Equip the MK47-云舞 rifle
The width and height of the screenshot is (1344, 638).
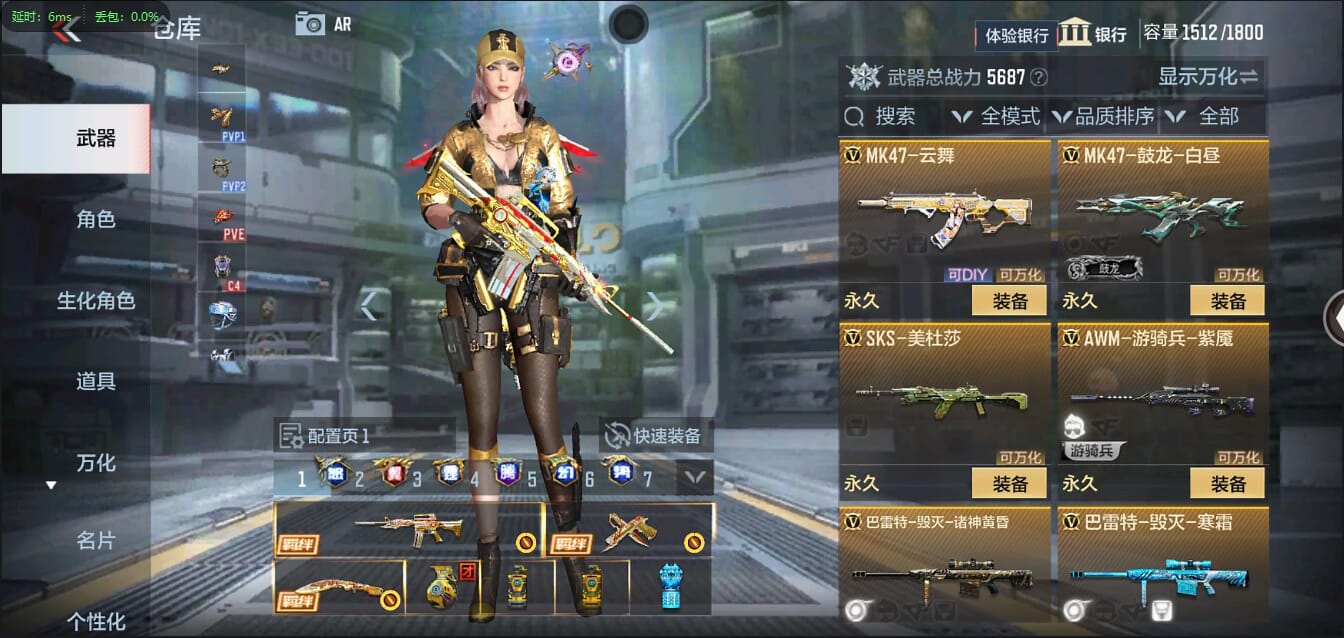(1009, 300)
